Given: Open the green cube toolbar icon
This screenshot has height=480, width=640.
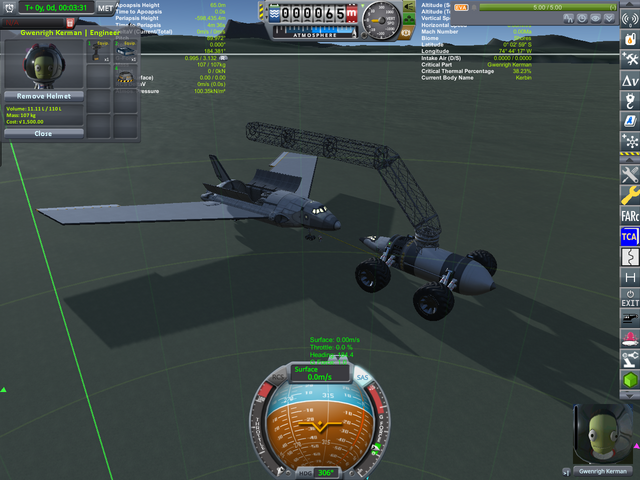Looking at the screenshot, I should coord(630,381).
